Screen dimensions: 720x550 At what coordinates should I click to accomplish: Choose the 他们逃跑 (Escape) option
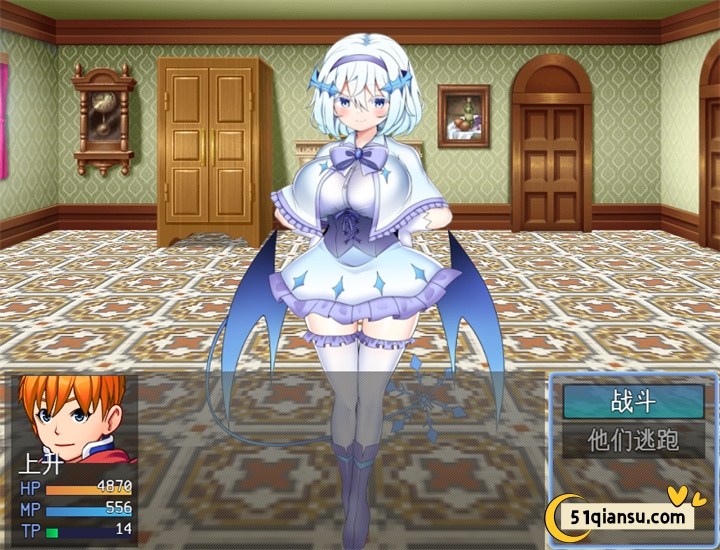(x=633, y=440)
